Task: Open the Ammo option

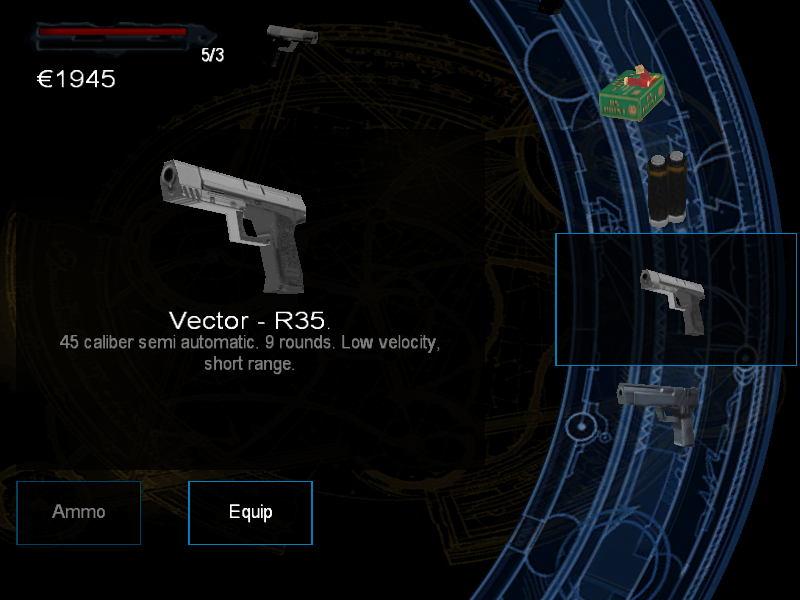Action: point(78,513)
